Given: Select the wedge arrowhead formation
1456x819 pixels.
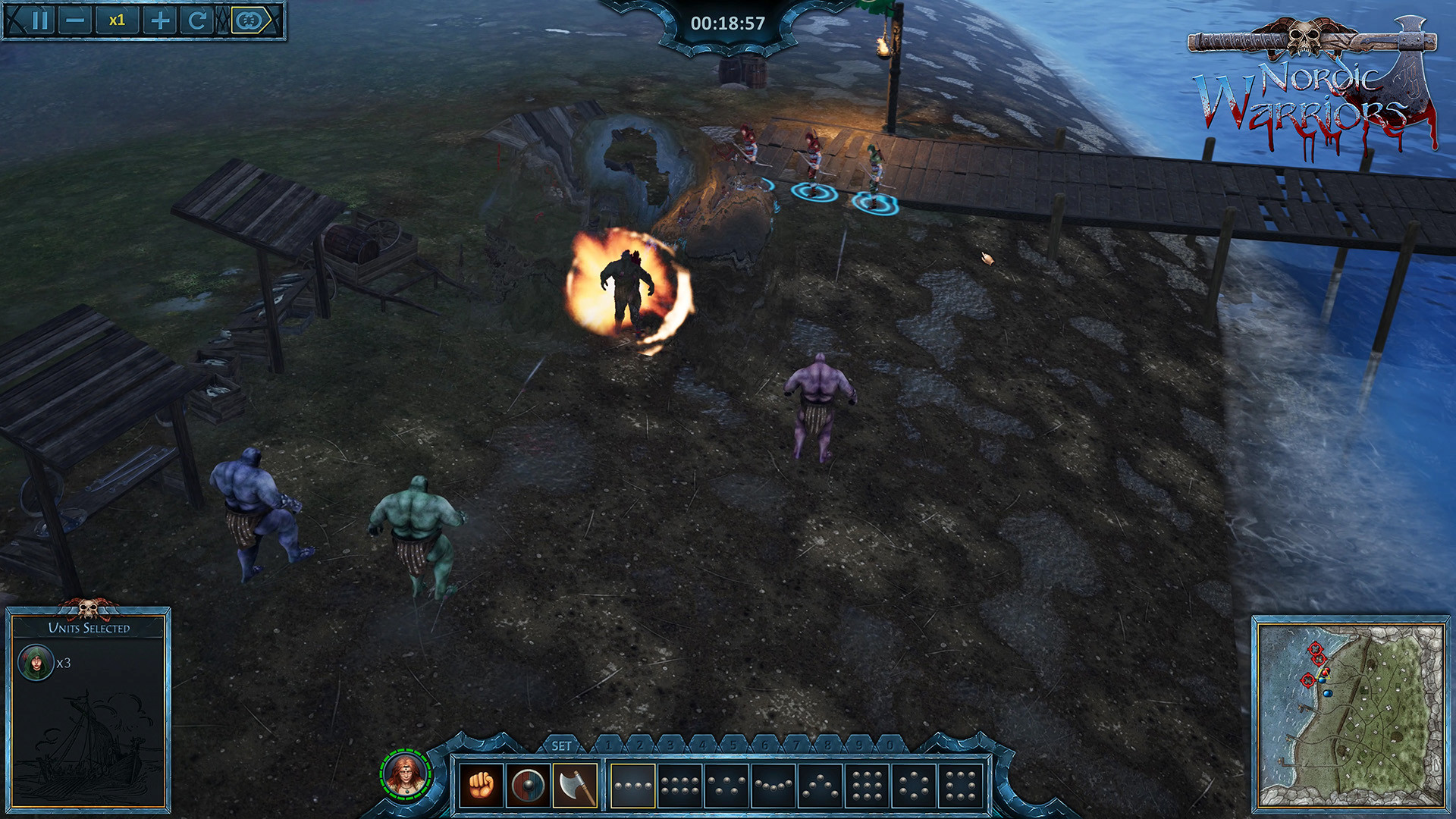Looking at the screenshot, I should click(821, 786).
